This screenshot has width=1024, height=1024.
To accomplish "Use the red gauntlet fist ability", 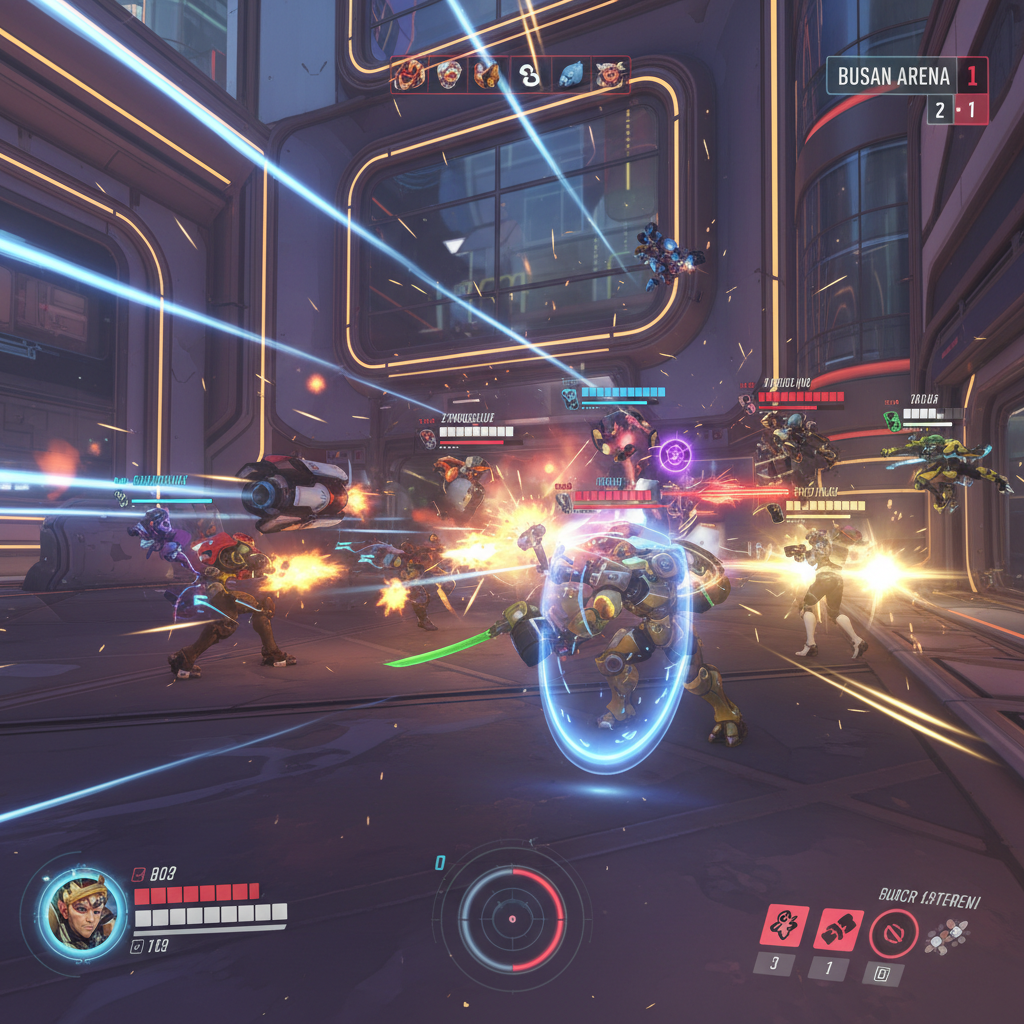I will point(837,926).
